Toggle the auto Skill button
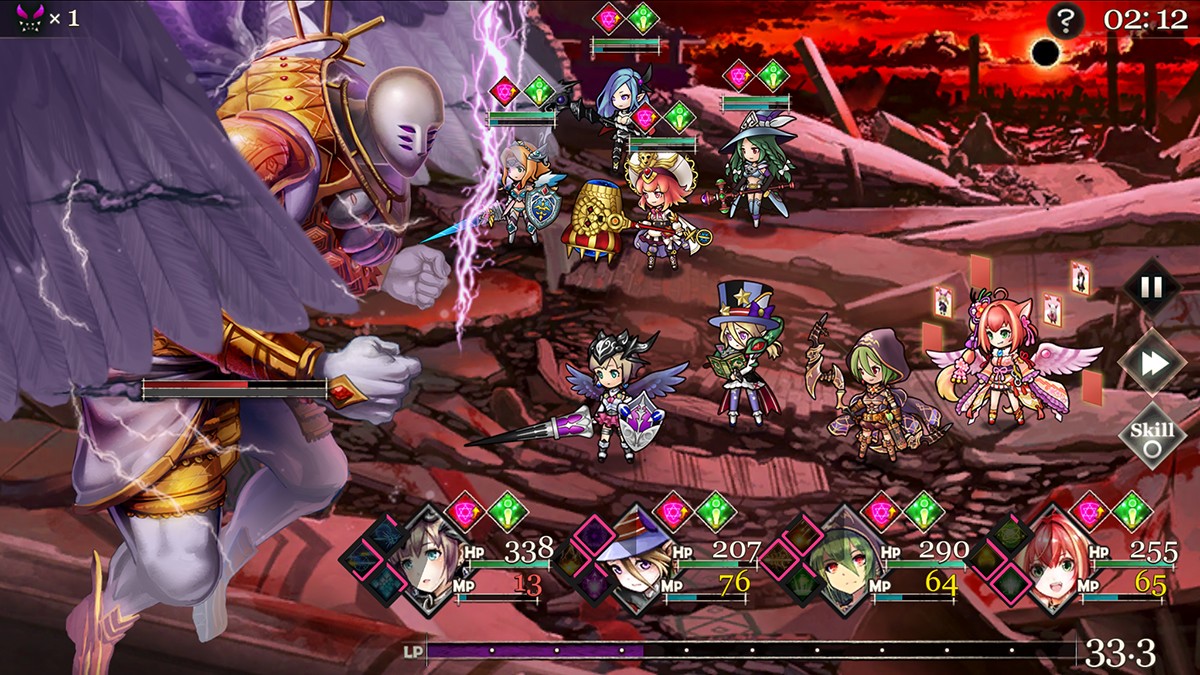Viewport: 1200px width, 675px height. pyautogui.click(x=1151, y=436)
